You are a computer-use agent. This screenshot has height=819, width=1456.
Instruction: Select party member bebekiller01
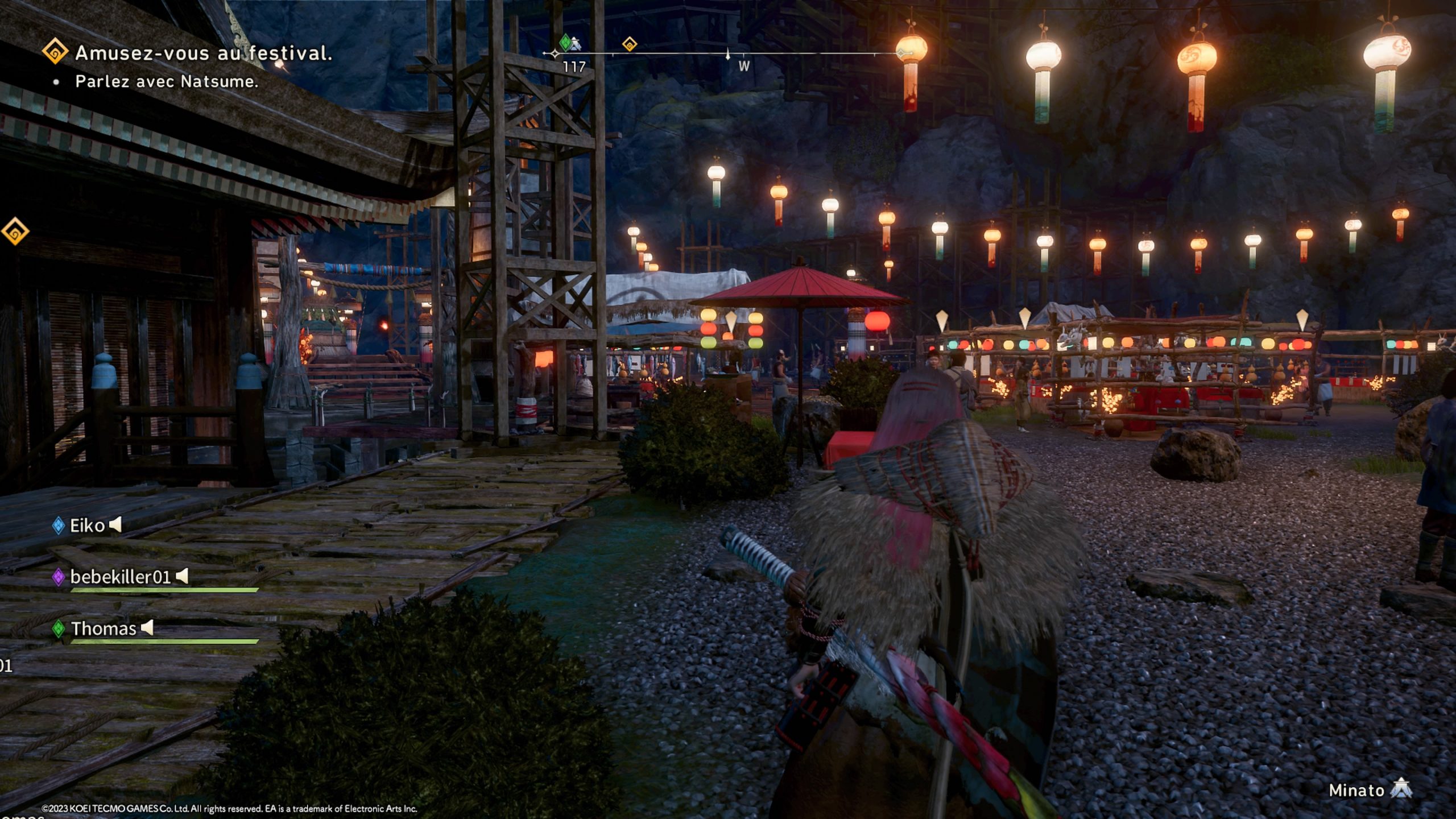pyautogui.click(x=120, y=577)
